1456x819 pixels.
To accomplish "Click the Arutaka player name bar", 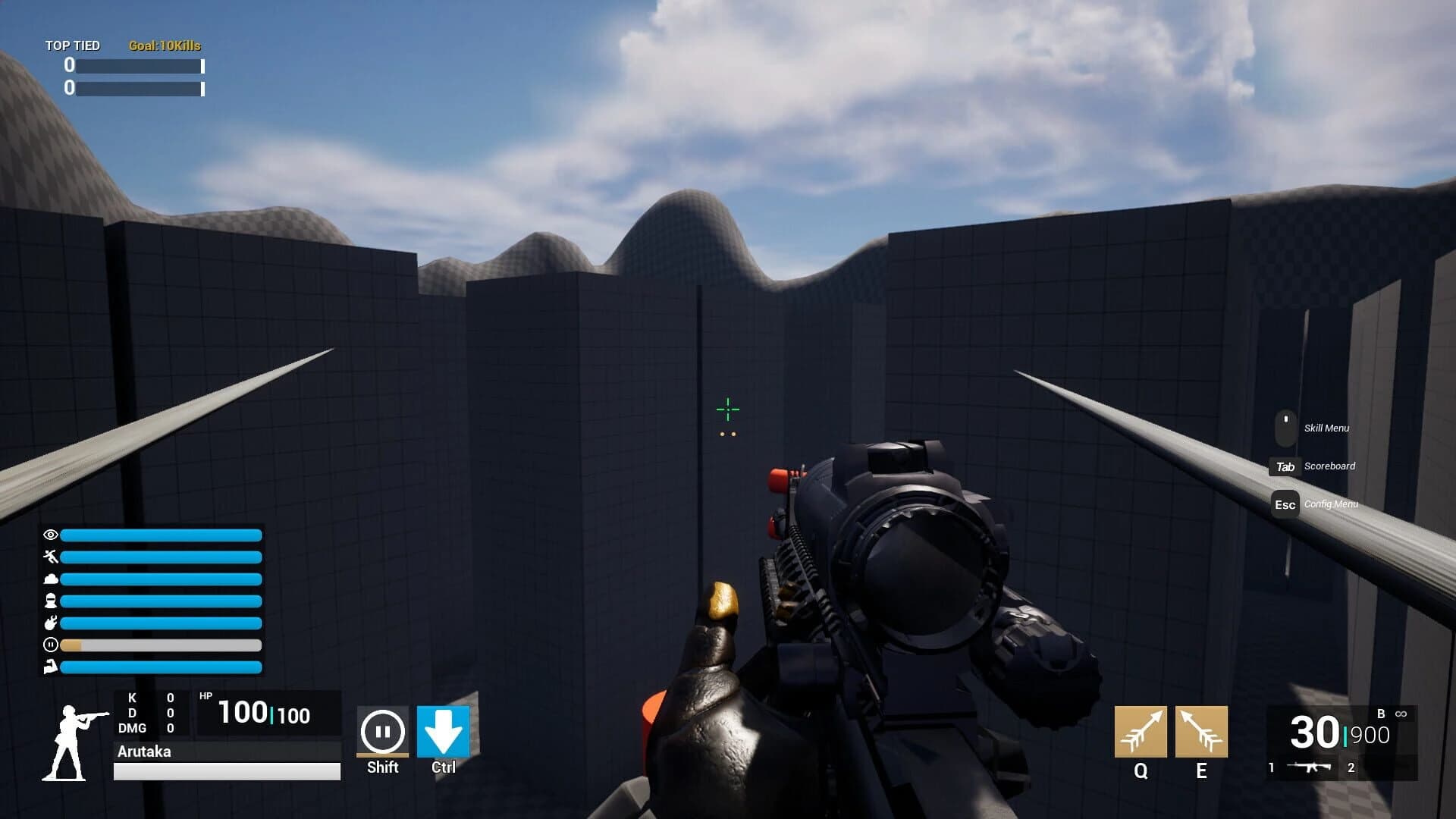I will coord(144,752).
